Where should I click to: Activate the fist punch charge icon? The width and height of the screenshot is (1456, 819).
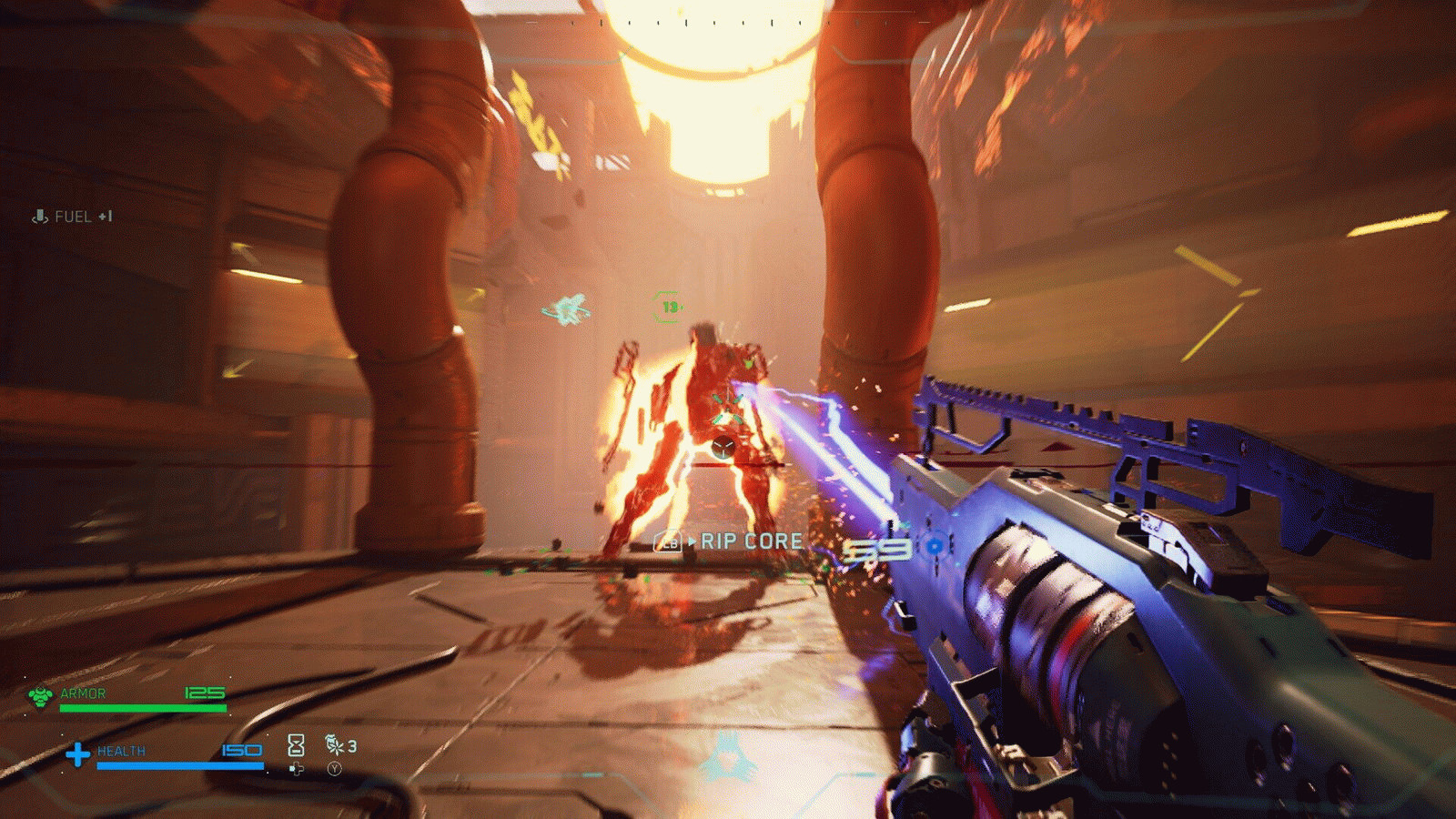(x=335, y=746)
